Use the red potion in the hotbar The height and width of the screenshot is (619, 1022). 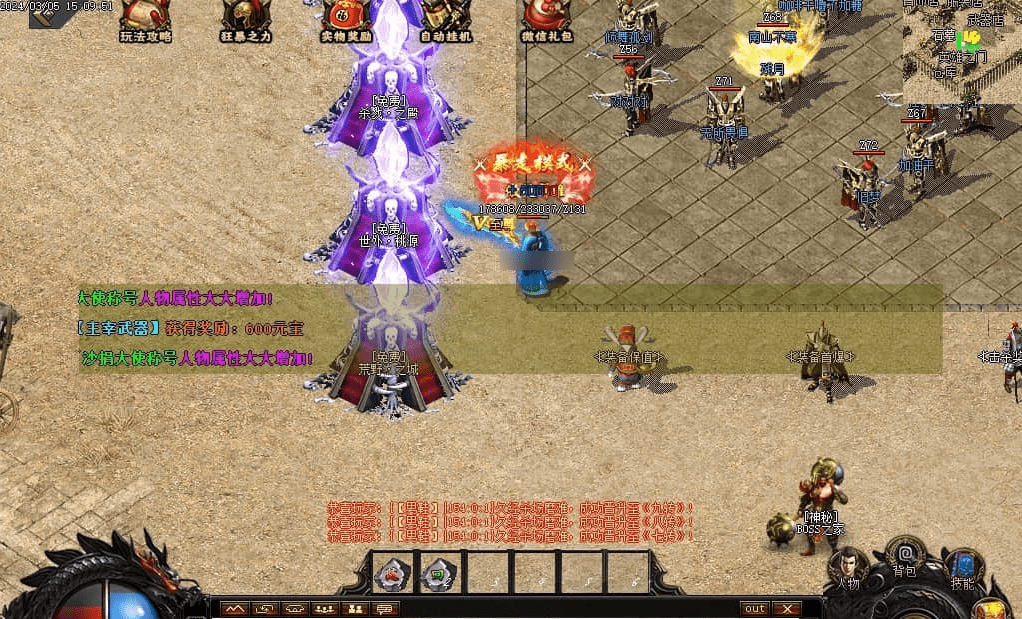pos(392,573)
